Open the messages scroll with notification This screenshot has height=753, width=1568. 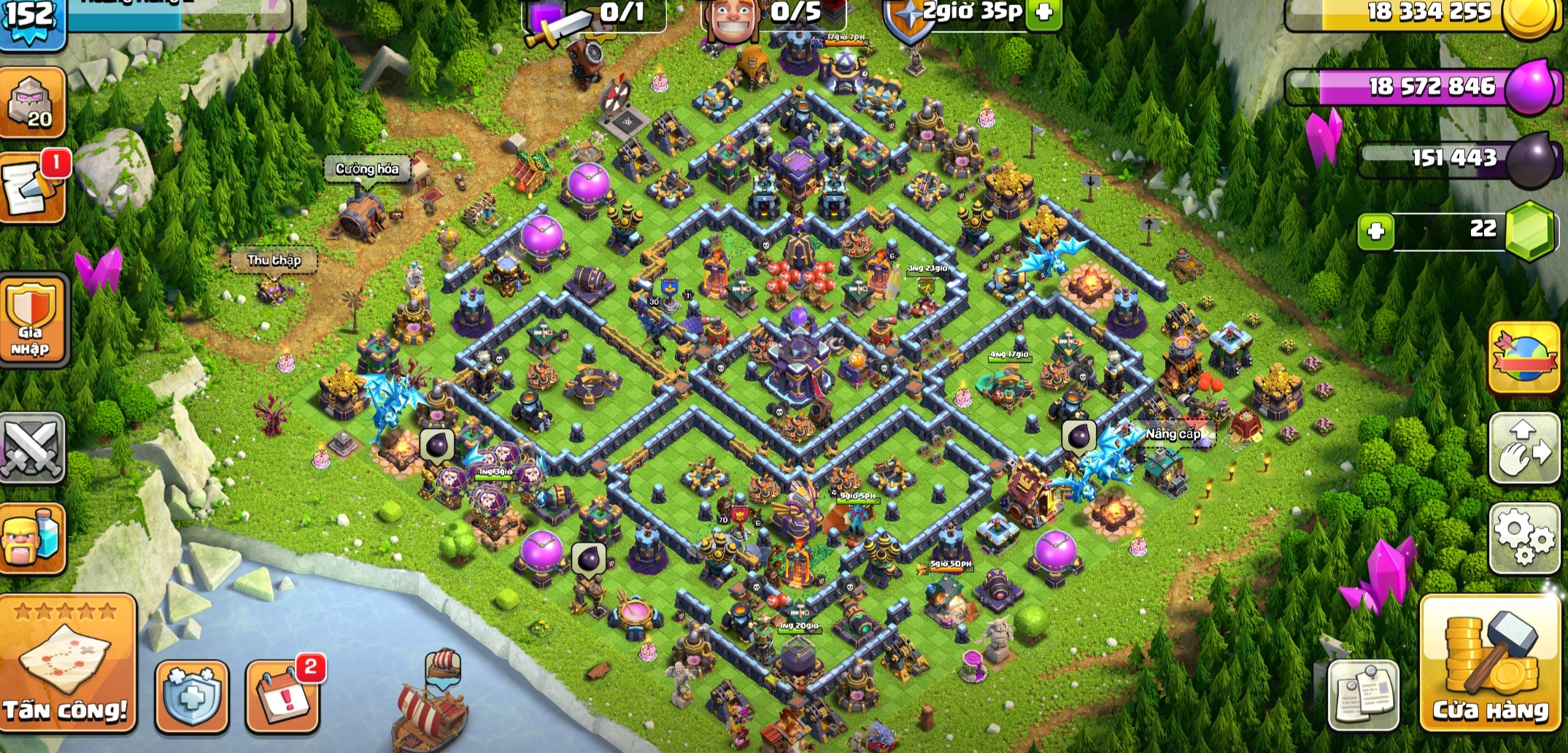32,188
